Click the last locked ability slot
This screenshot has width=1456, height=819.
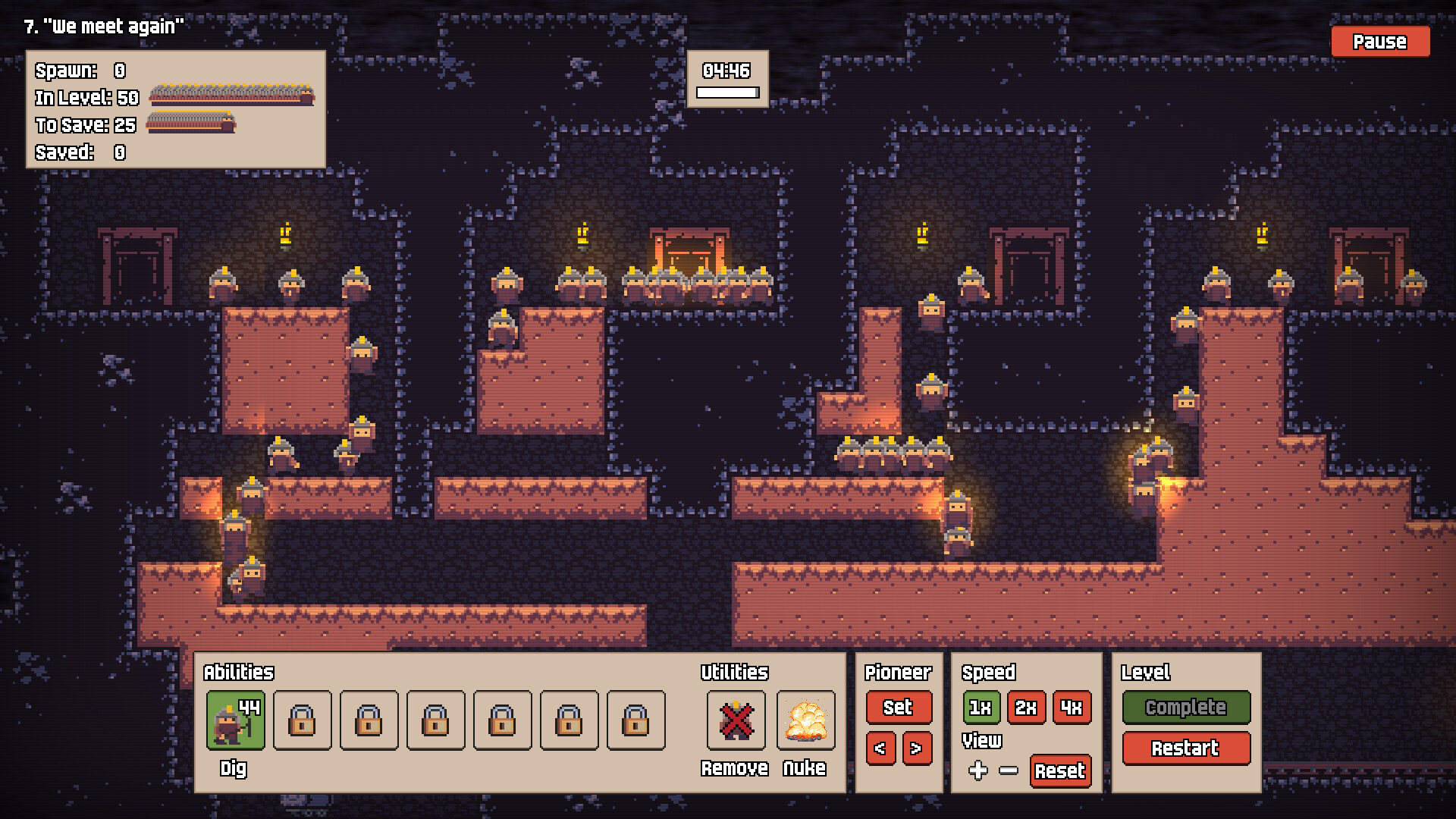[x=634, y=720]
